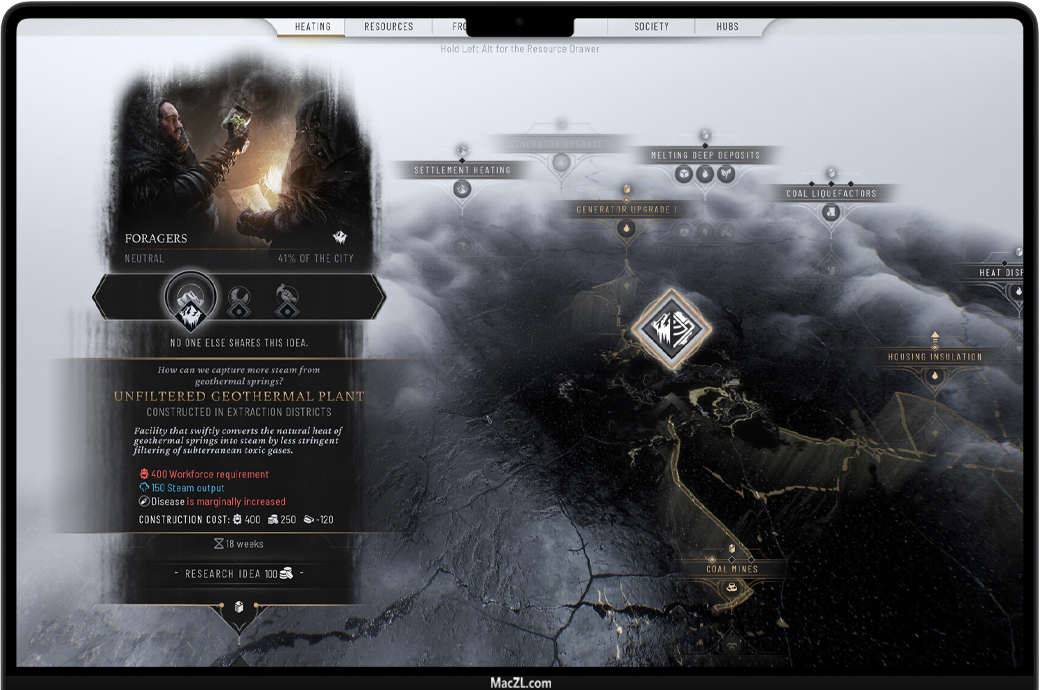Screen dimensions: 1040x690
Task: Click the Research Idea button
Action: 238,574
